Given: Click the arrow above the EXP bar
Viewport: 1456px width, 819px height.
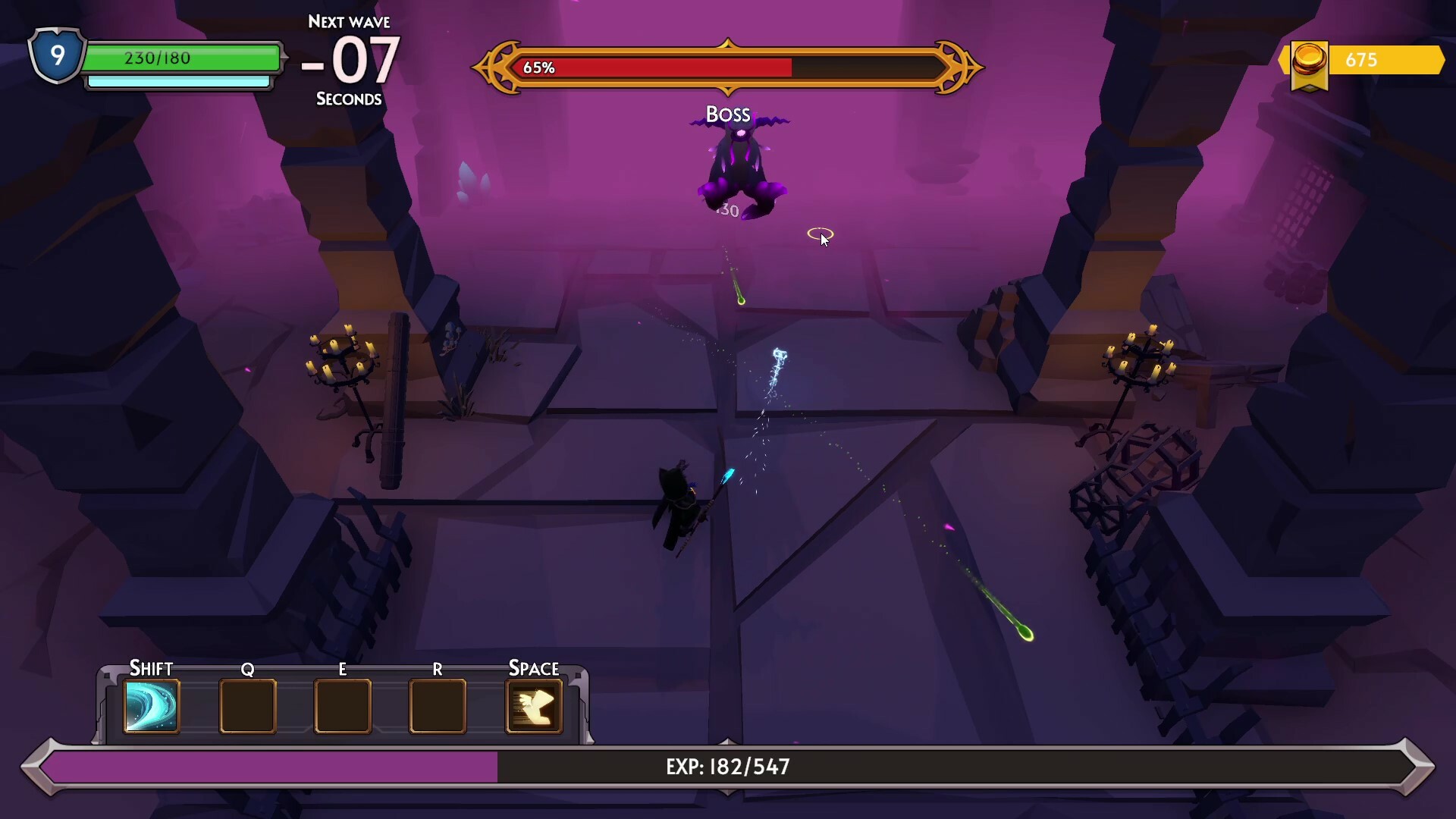Looking at the screenshot, I should pos(727,741).
